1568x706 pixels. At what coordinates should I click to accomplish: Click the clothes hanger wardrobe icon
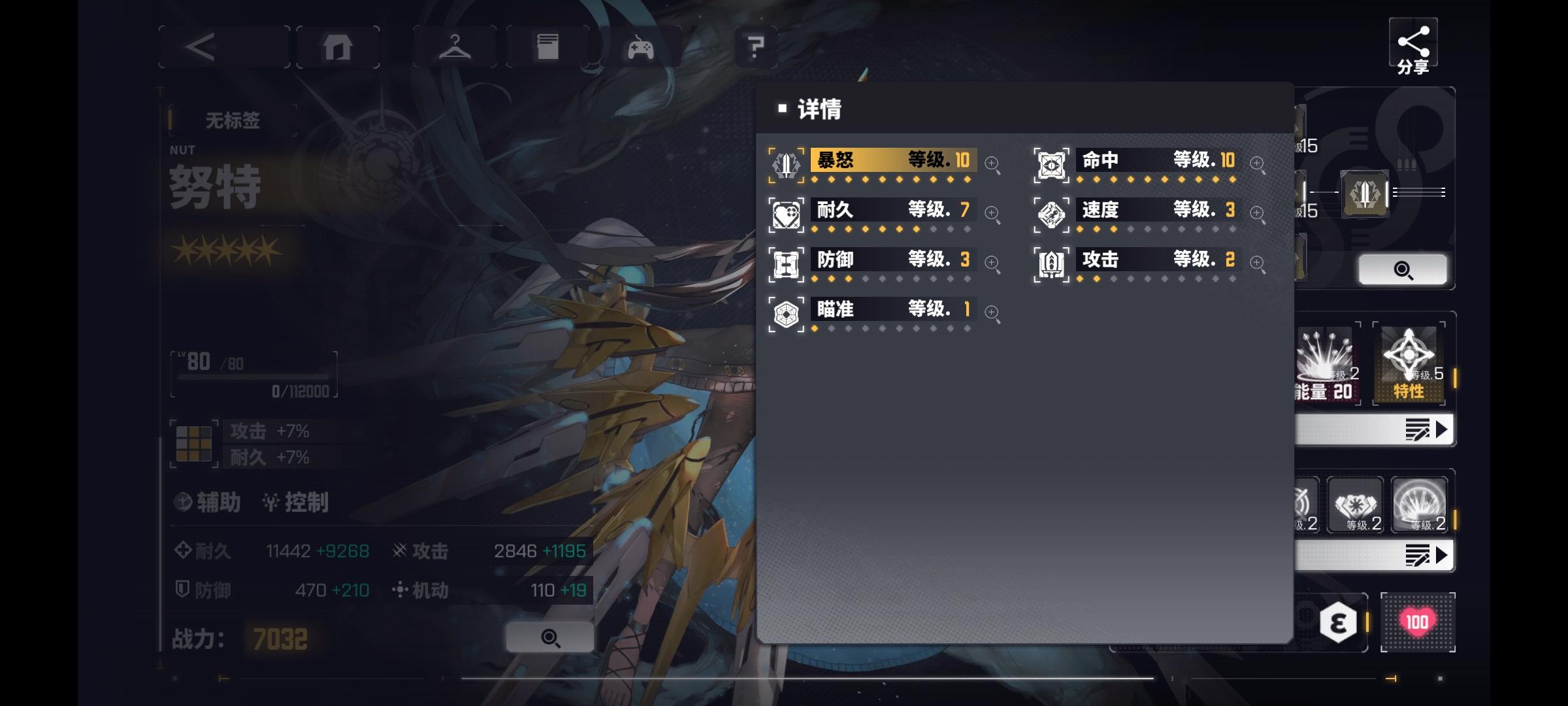coord(455,46)
